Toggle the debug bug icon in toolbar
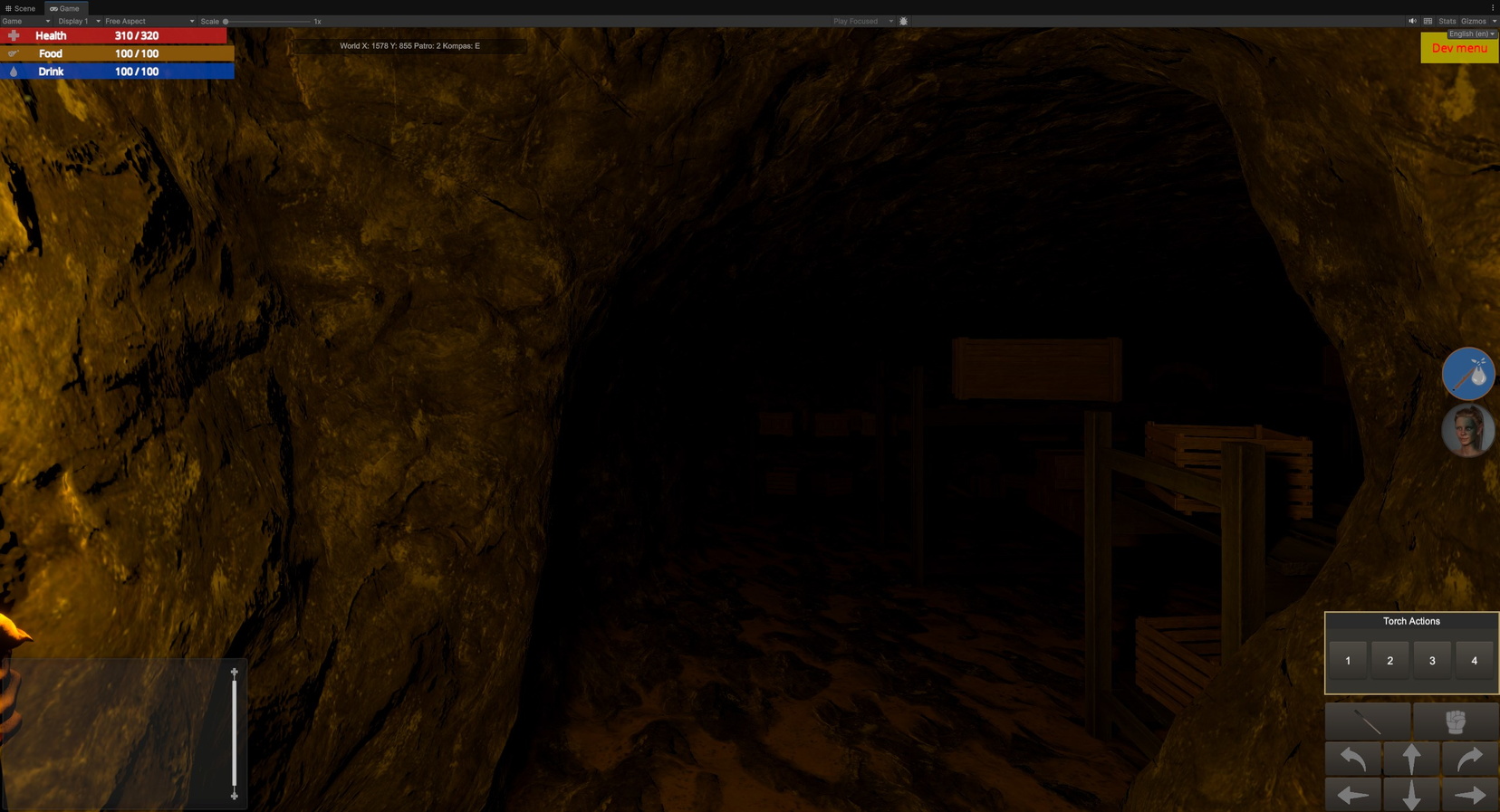This screenshot has width=1500, height=812. coord(902,20)
